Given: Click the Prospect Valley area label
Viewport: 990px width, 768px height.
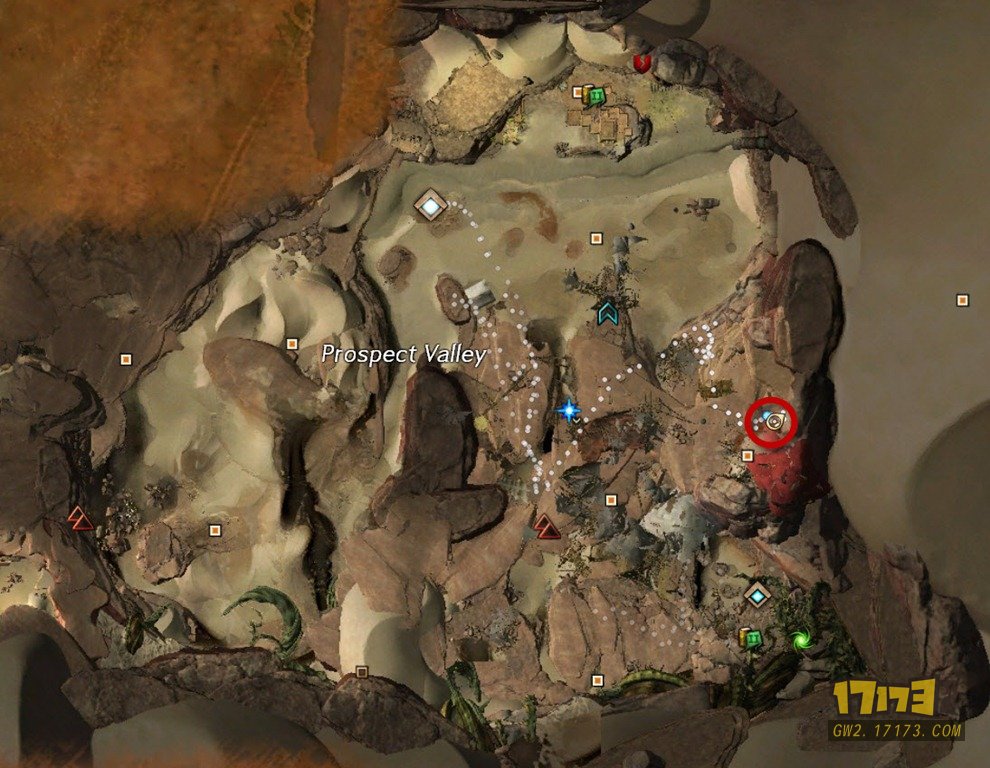Looking at the screenshot, I should tap(404, 354).
